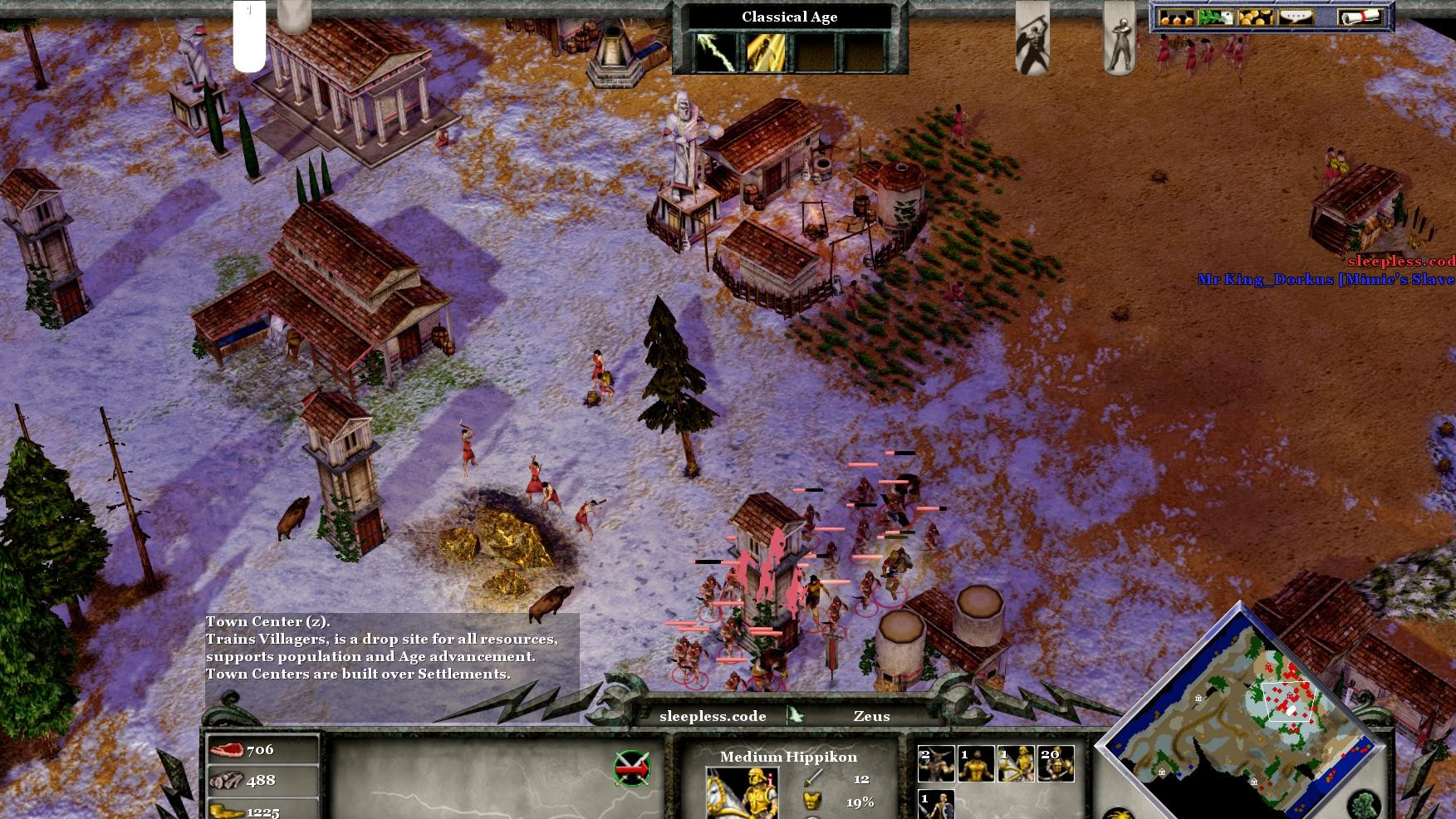Open the chat speech bubble

click(x=1295, y=17)
